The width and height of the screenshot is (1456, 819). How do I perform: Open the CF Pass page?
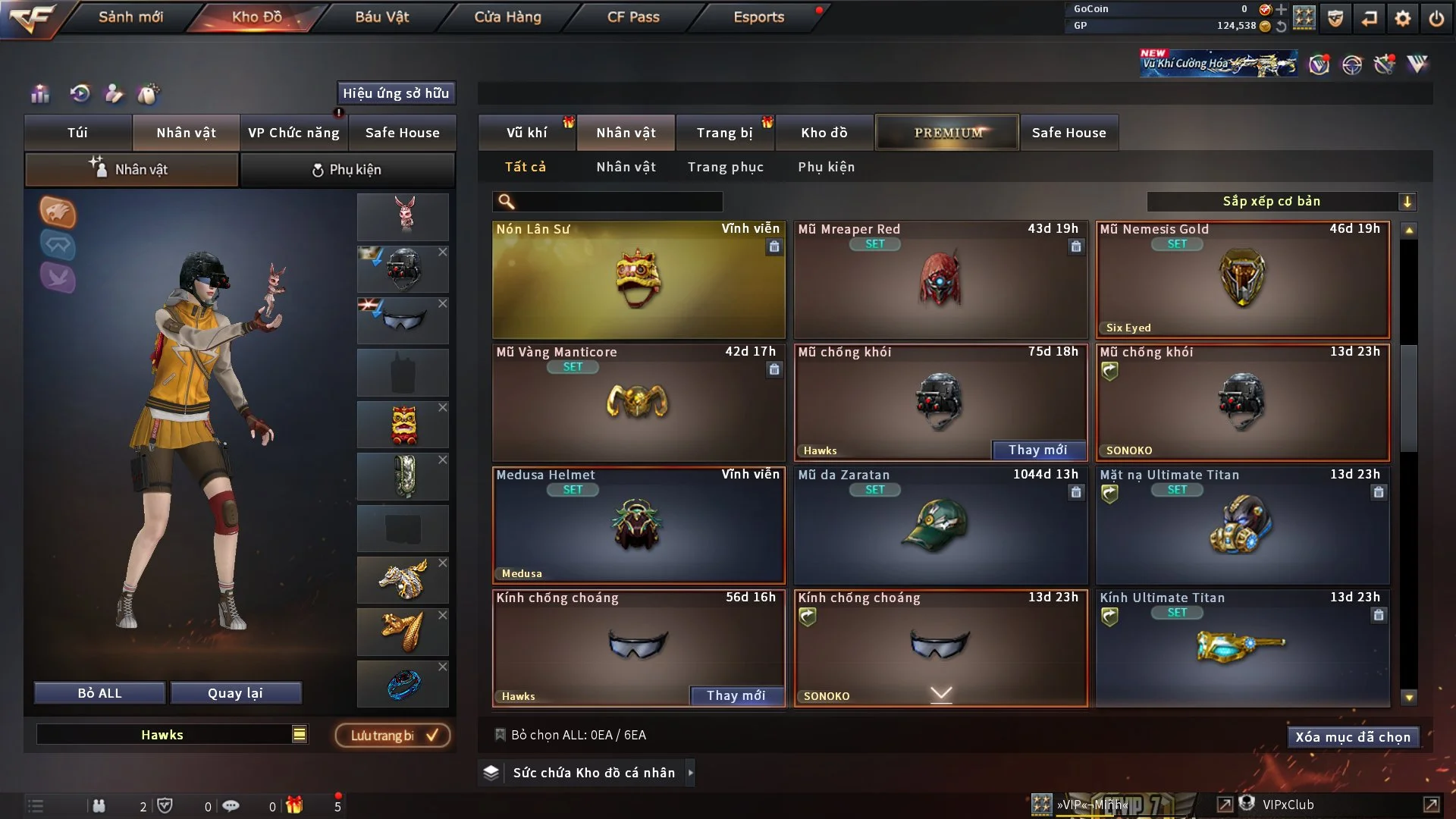pos(632,17)
